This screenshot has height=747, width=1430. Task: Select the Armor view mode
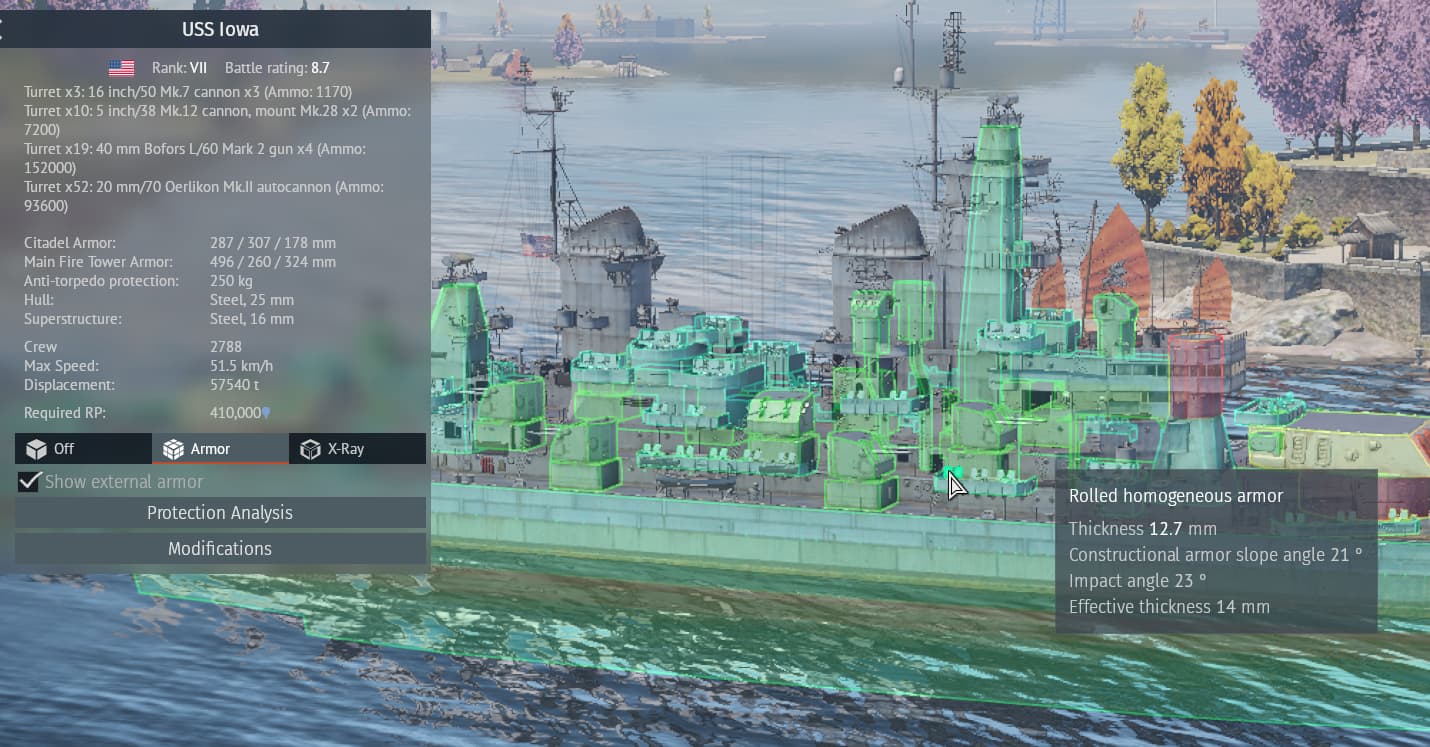[220, 449]
